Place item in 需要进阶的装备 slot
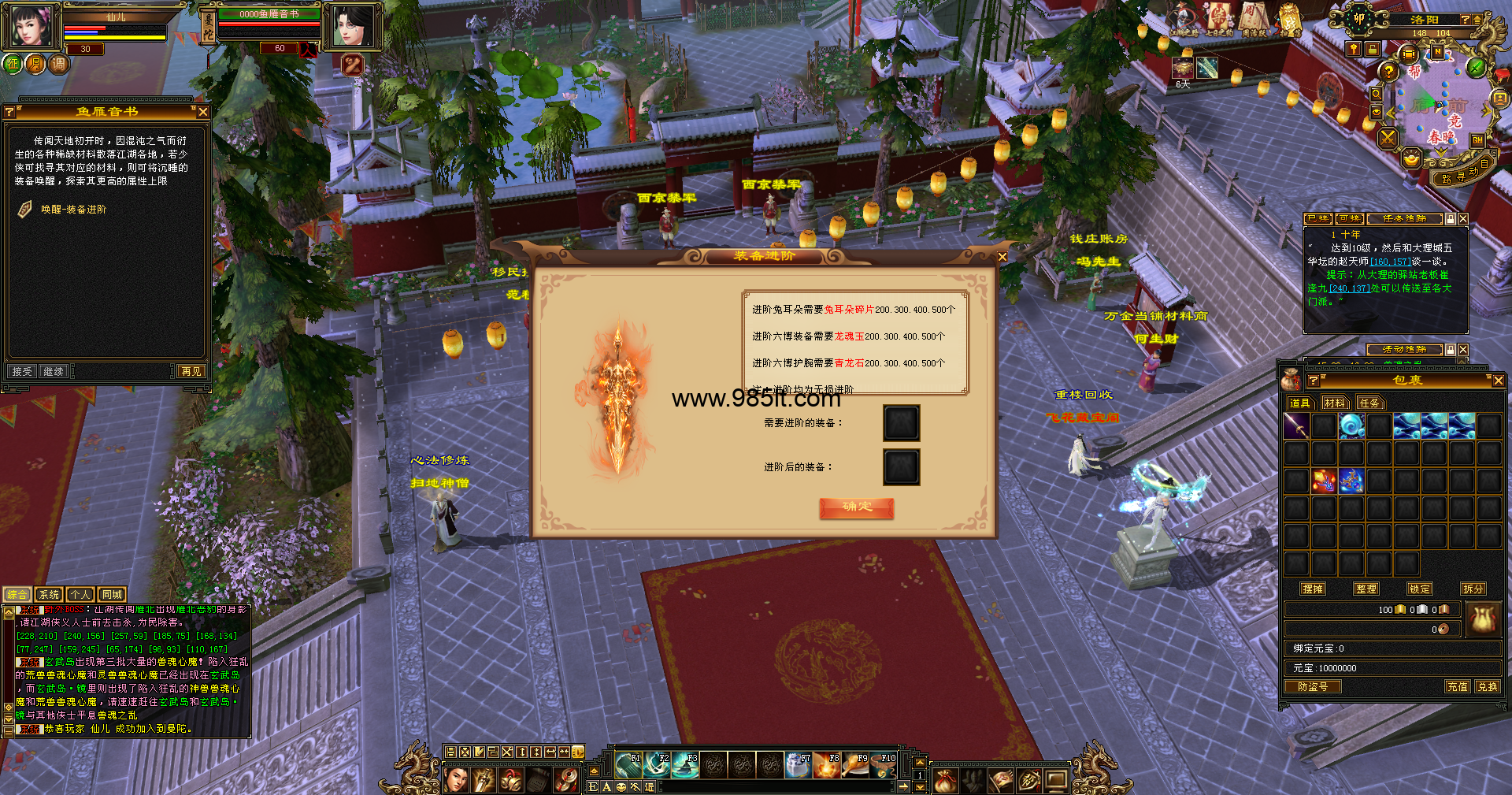Image resolution: width=1512 pixels, height=795 pixels. pyautogui.click(x=901, y=423)
